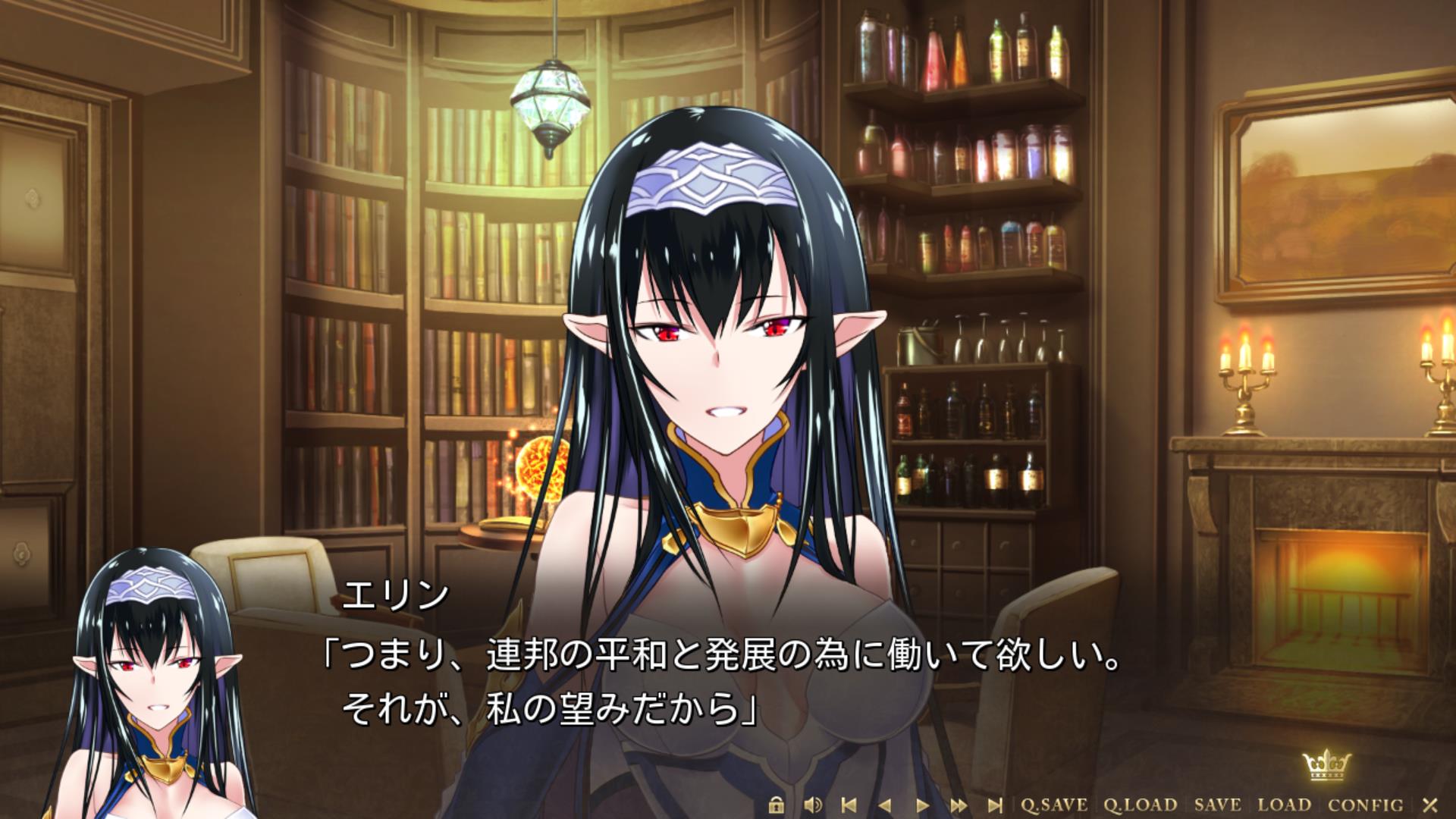1456x819 pixels.
Task: Hide the message window with the X
Action: pos(1430,805)
